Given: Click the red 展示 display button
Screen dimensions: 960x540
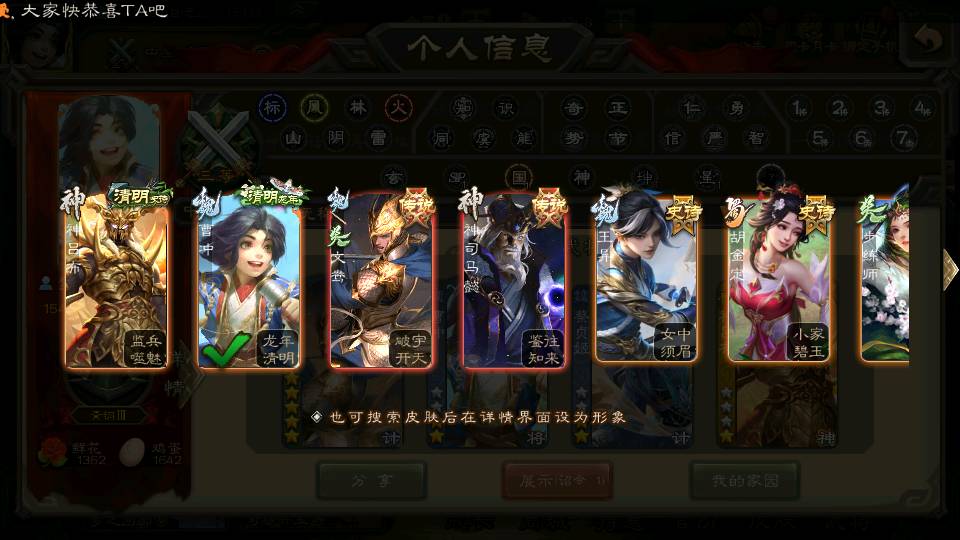Looking at the screenshot, I should 557,481.
